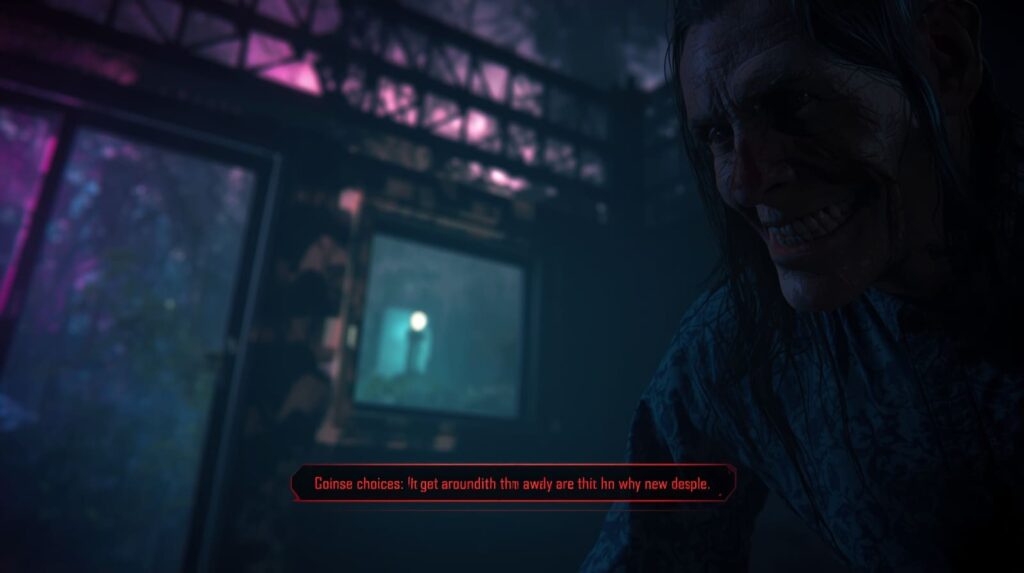Select the red-bordered dialogue choice box
The image size is (1024, 573).
click(x=513, y=485)
